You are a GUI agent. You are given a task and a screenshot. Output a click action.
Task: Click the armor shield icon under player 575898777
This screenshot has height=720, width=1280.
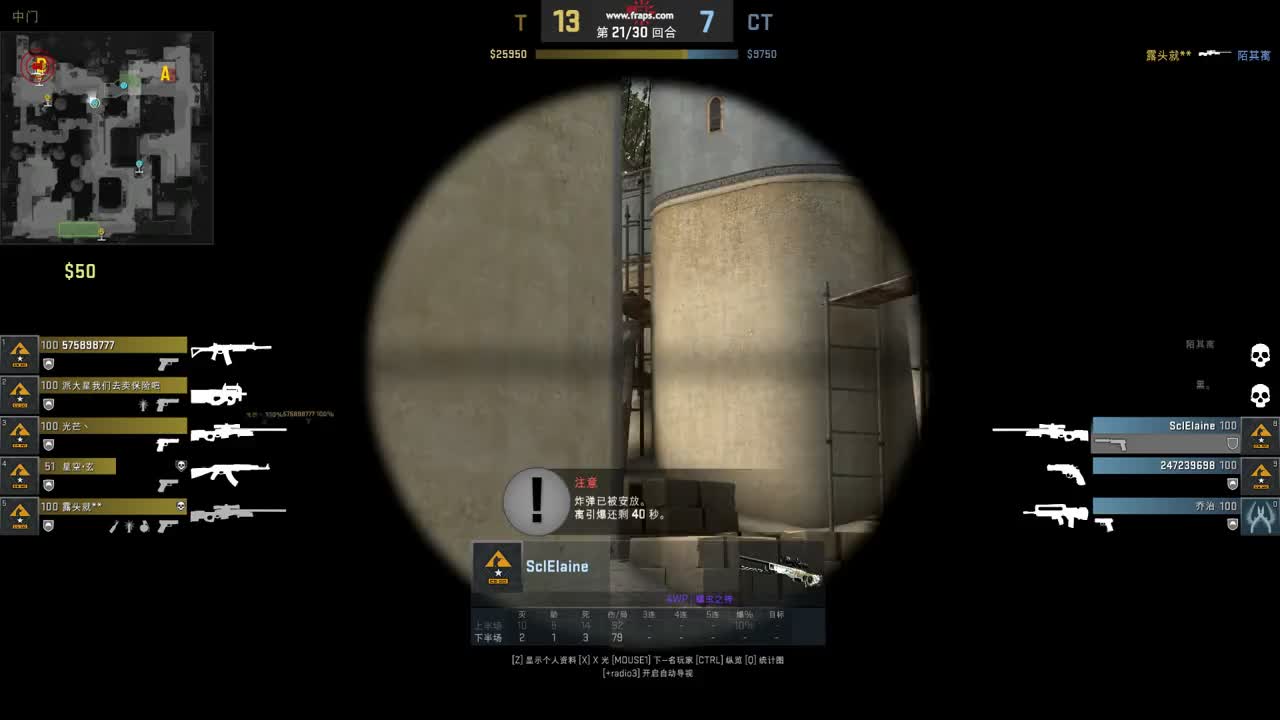click(x=47, y=362)
